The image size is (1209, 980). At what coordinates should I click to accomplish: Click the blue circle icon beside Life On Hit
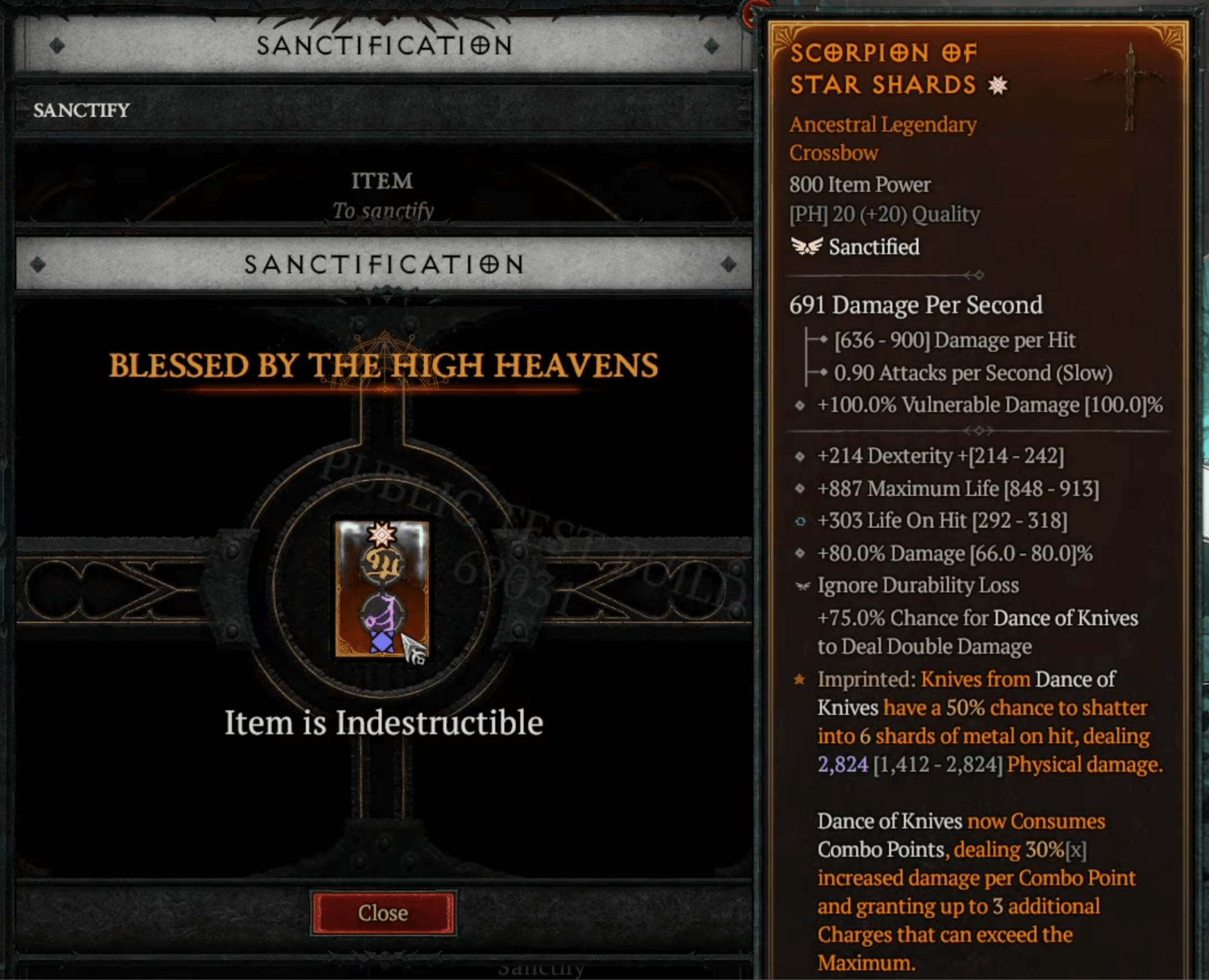pos(802,521)
